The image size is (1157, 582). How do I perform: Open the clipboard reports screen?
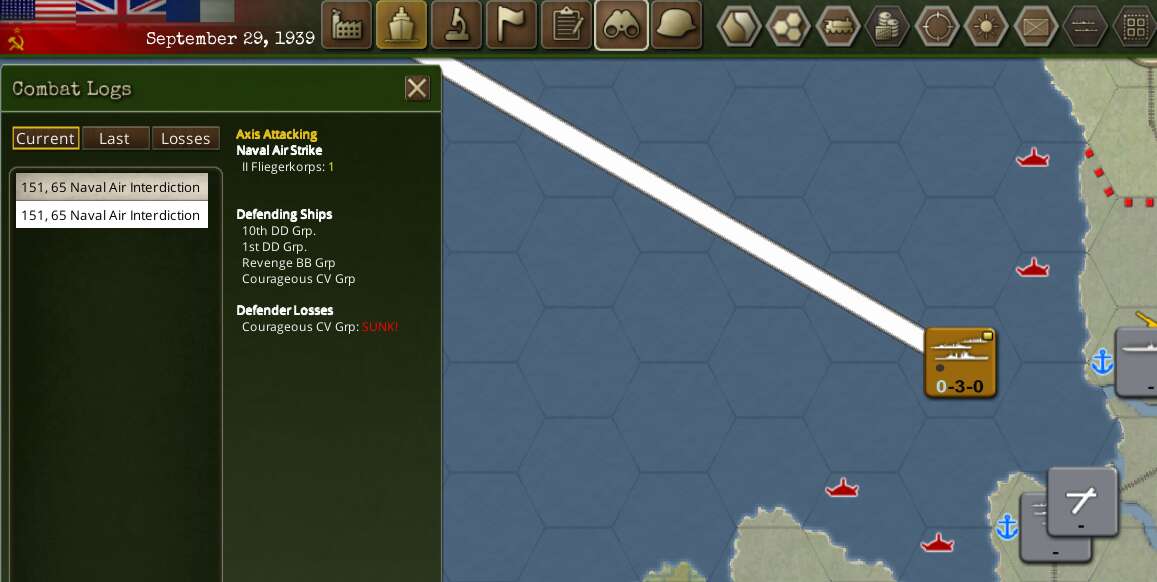click(x=566, y=25)
